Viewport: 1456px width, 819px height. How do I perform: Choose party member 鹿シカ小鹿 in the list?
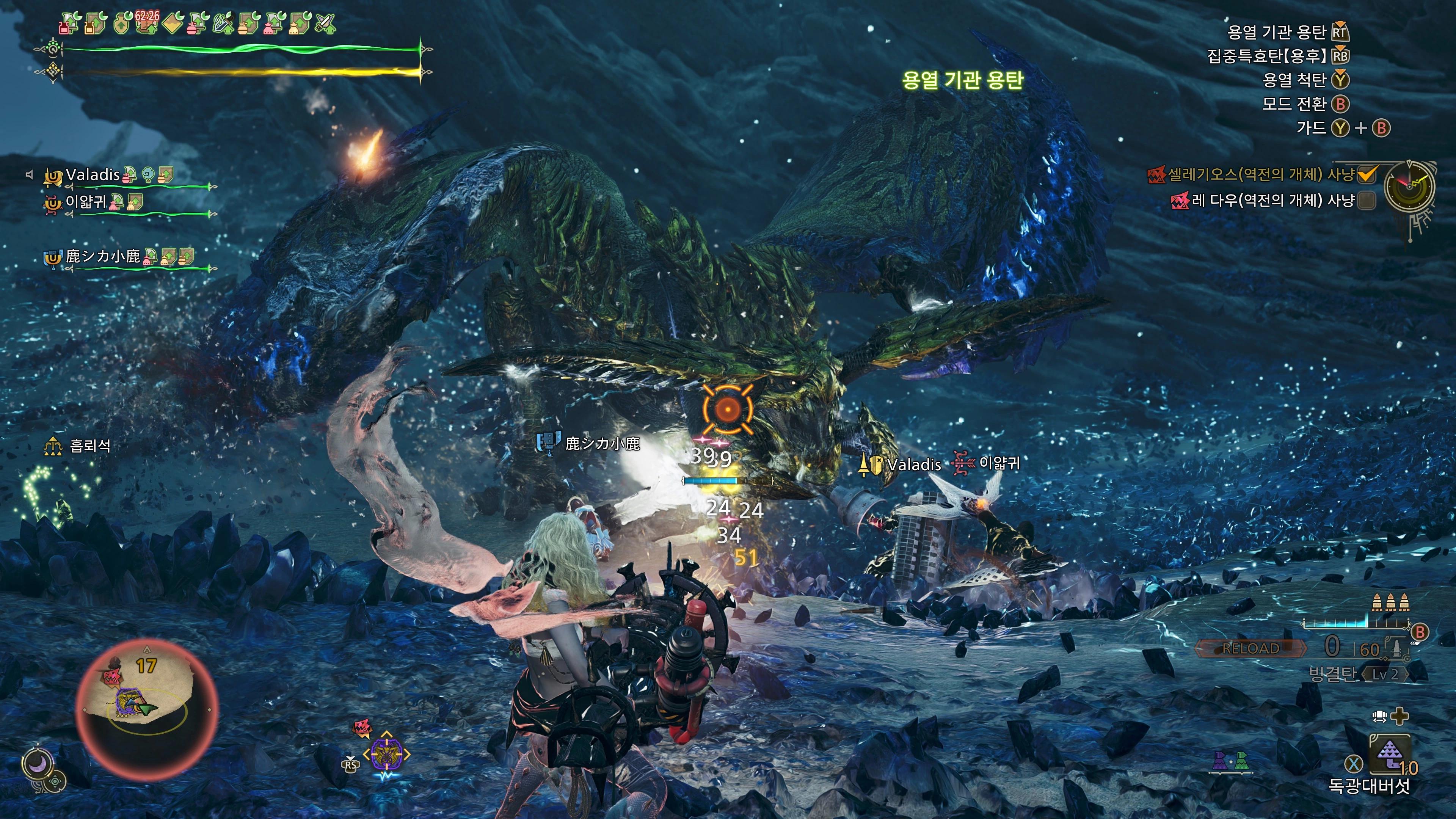(102, 257)
